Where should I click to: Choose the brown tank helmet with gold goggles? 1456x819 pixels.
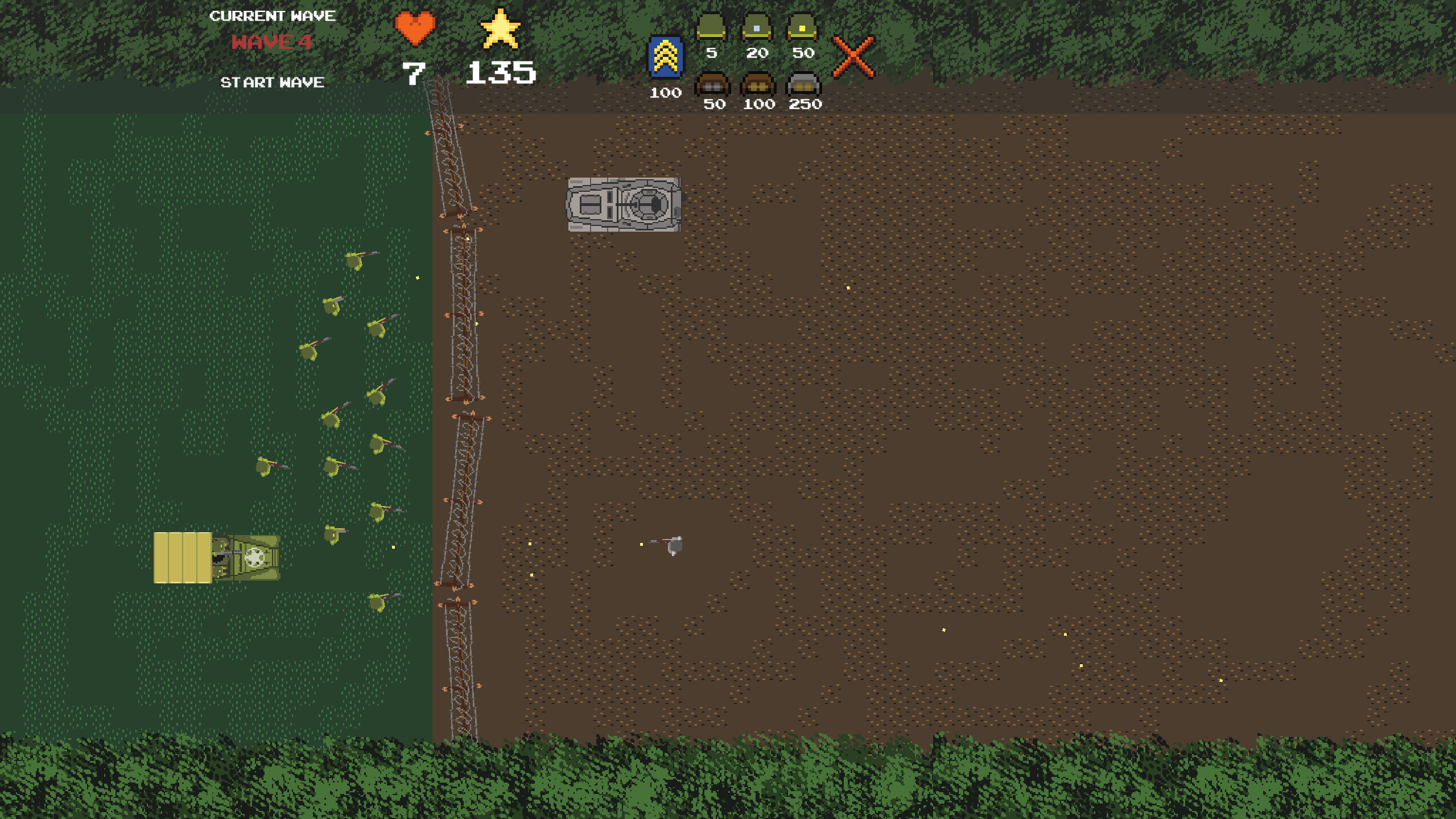(758, 84)
